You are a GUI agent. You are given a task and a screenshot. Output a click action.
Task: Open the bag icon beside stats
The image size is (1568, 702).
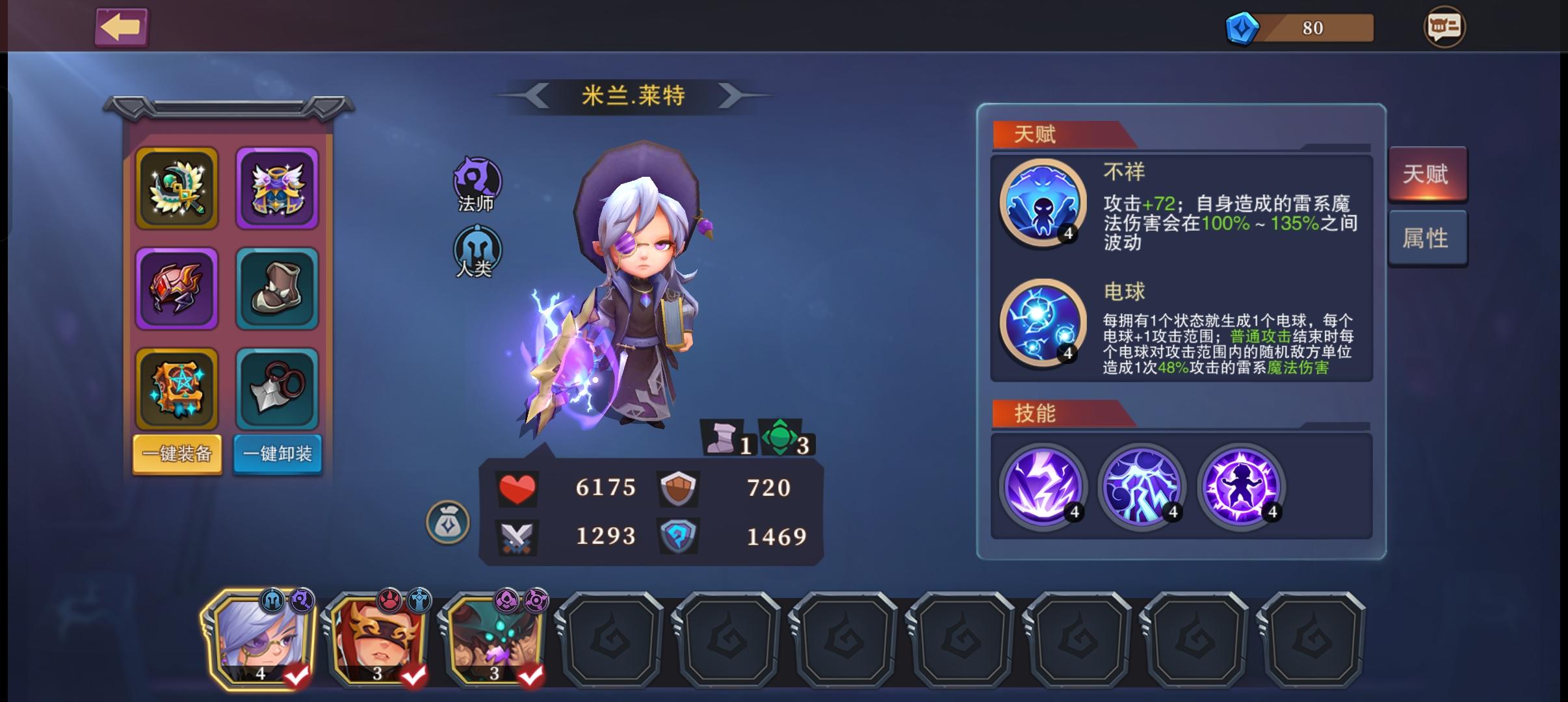448,523
